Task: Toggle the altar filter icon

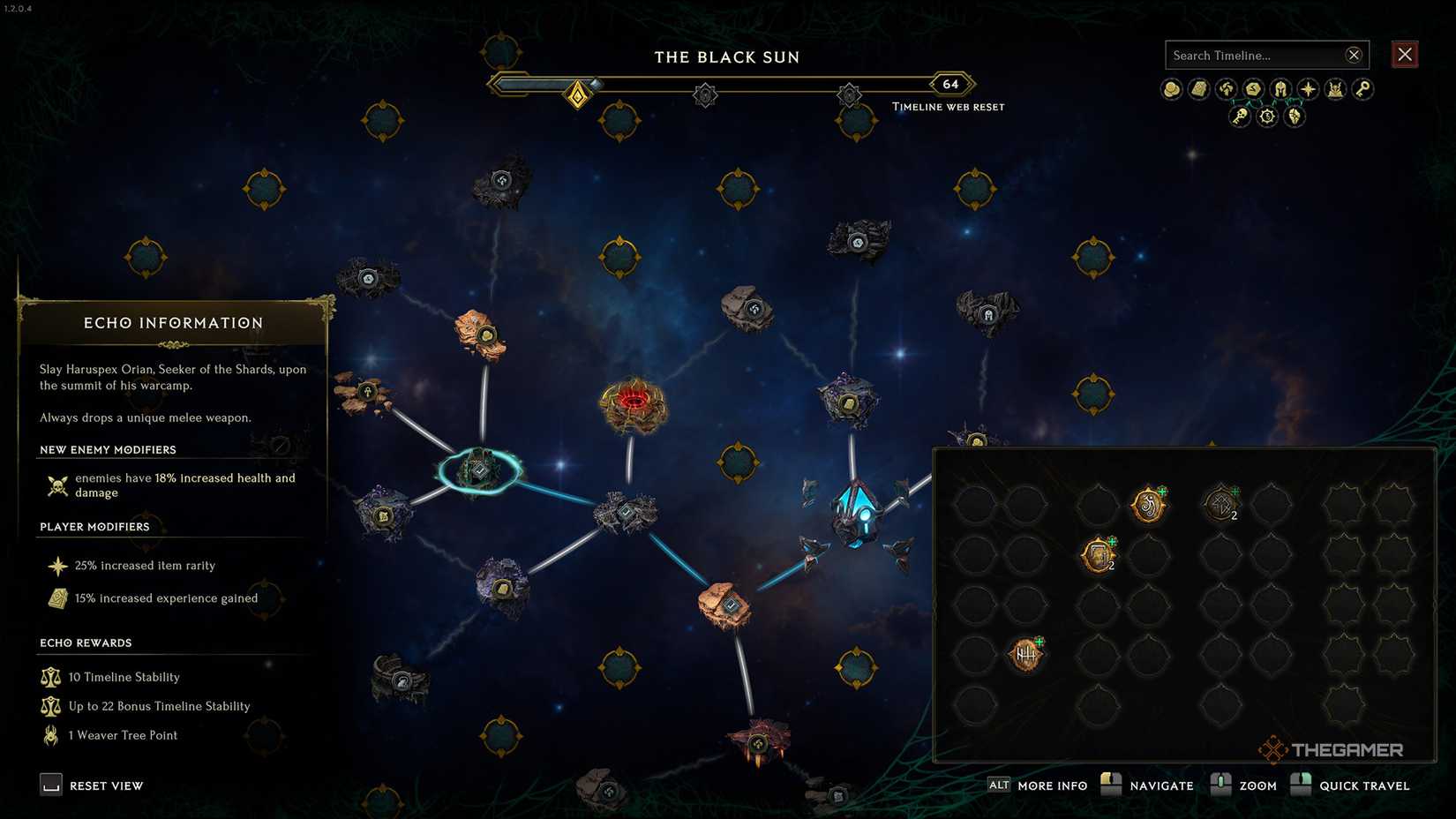Action: (x=1334, y=88)
